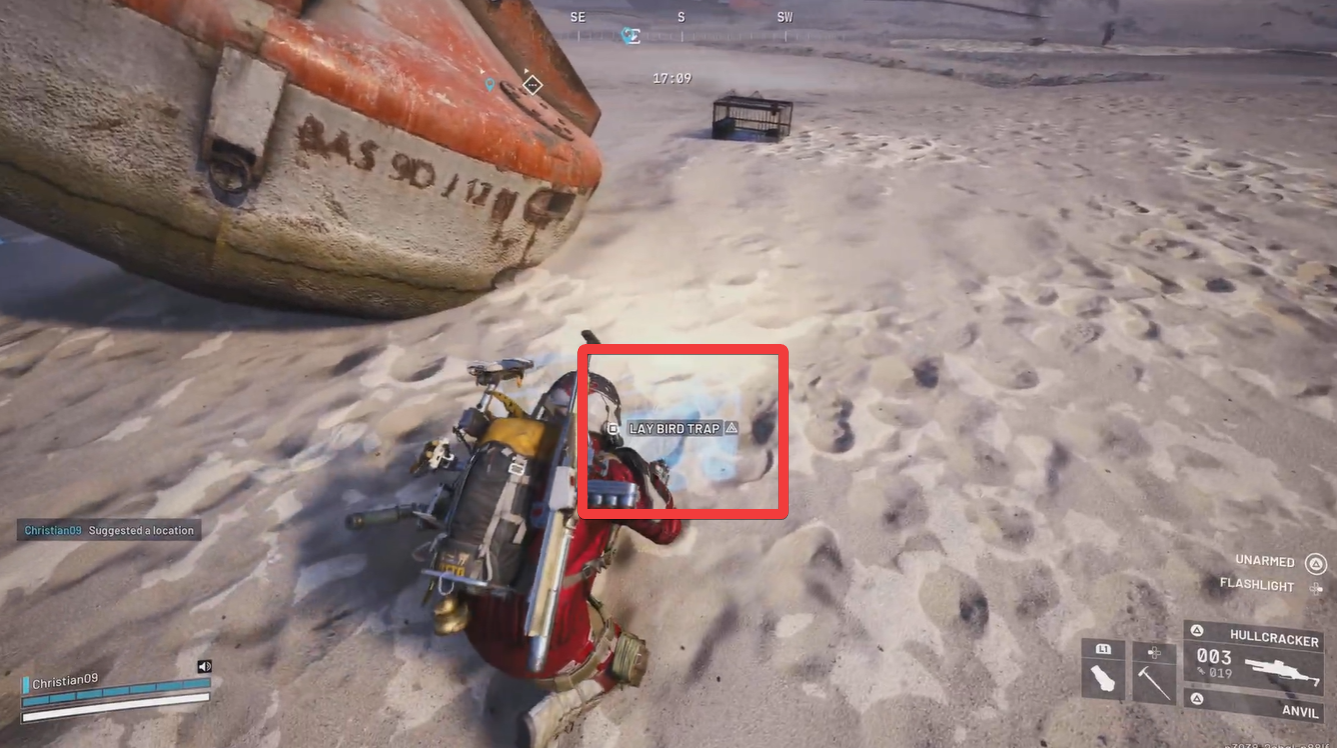The width and height of the screenshot is (1337, 748).
Task: Click the blue waypoint marker on the compass
Action: (629, 36)
